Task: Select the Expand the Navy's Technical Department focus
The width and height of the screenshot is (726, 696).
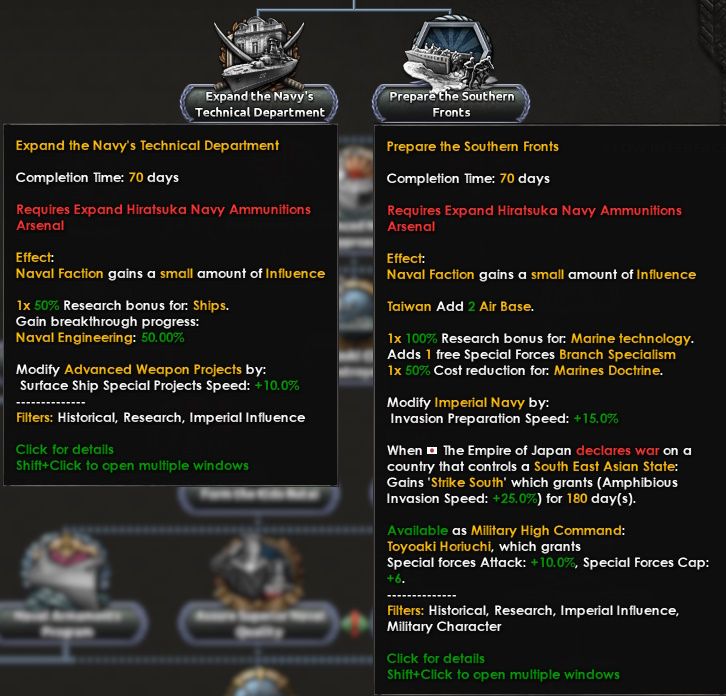Action: [x=259, y=63]
